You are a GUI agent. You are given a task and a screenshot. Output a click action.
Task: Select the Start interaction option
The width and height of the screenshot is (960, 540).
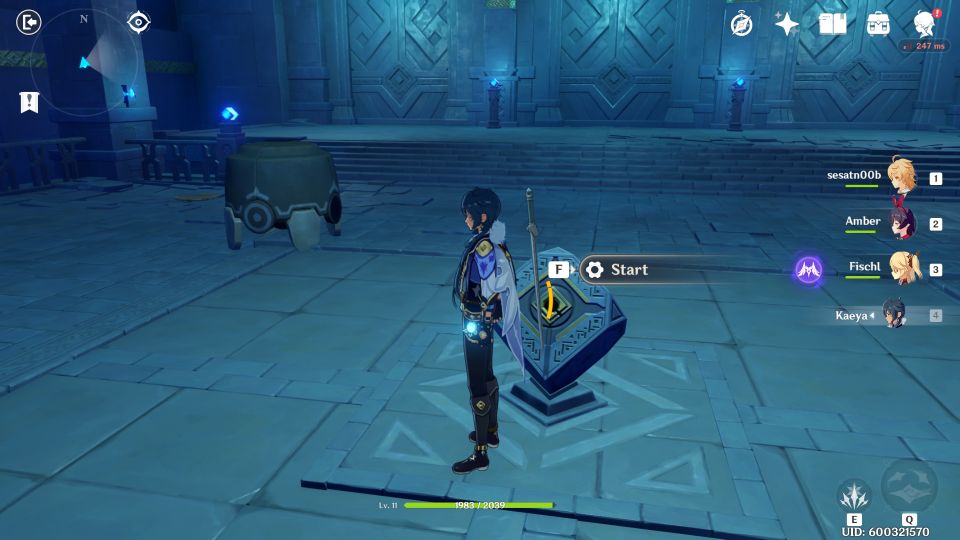(x=628, y=269)
